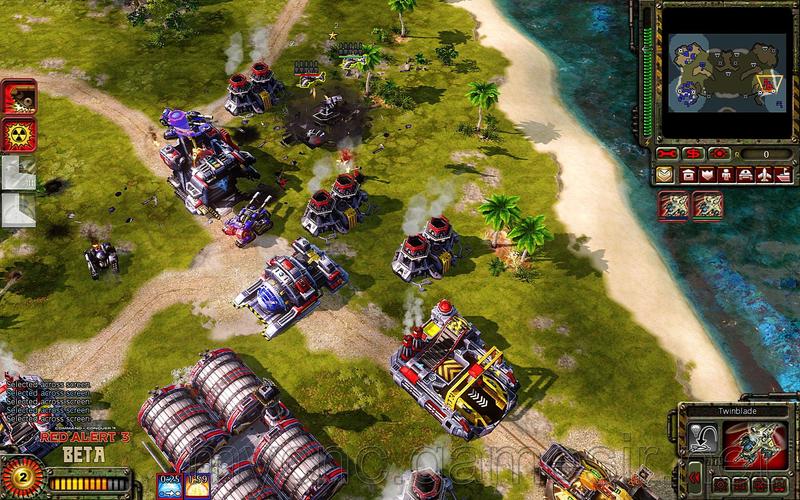Select the 0:25 countdown timer icon
This screenshot has height=500, width=800.
(x=168, y=484)
